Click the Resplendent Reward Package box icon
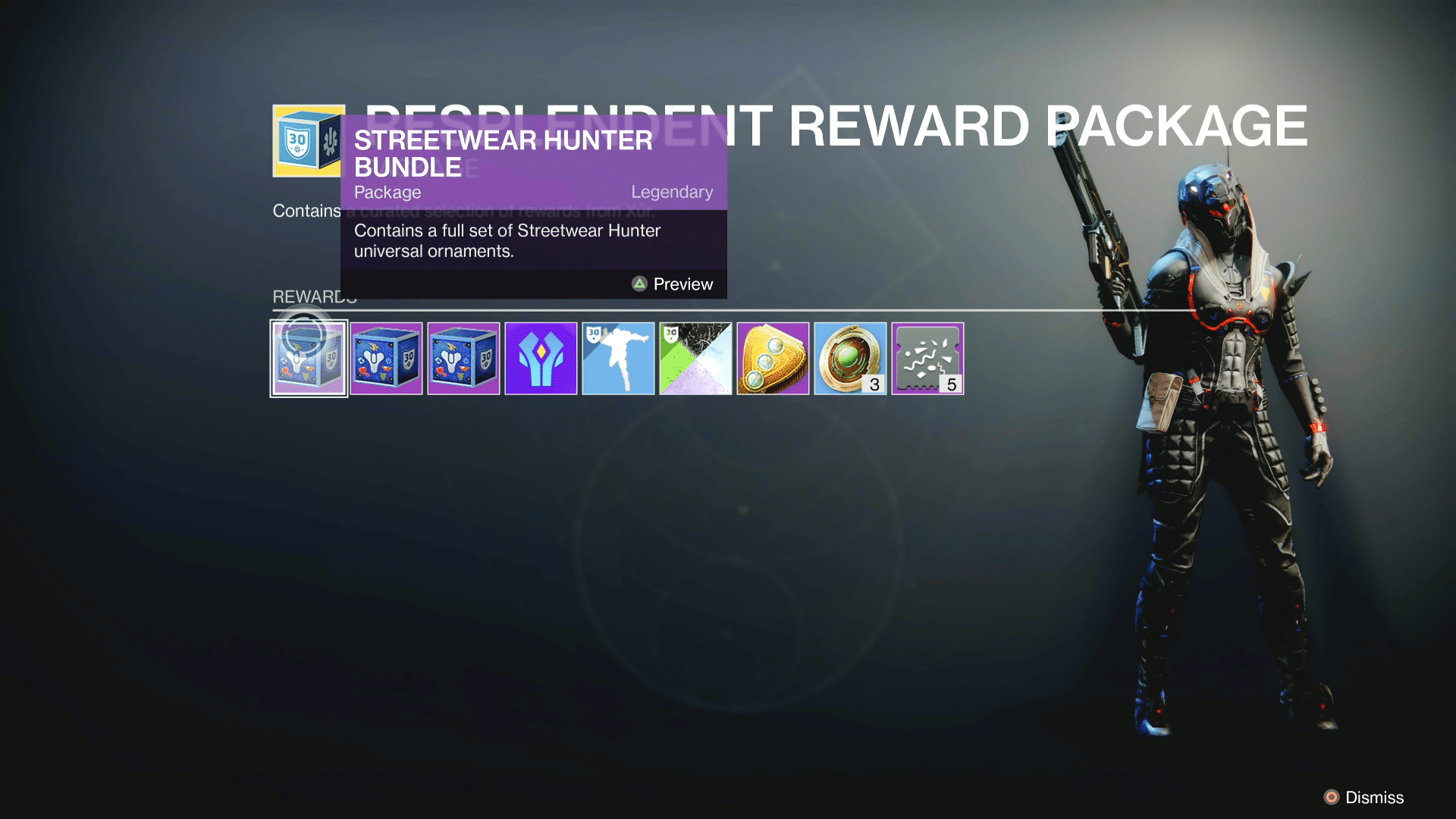This screenshot has width=1456, height=819. point(303,142)
